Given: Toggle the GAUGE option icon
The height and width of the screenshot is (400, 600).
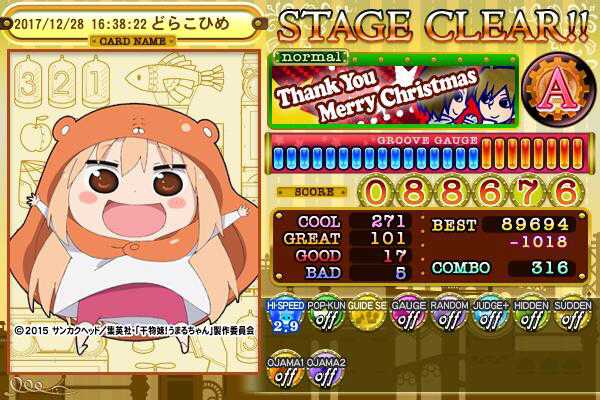Looking at the screenshot, I should click(408, 318).
